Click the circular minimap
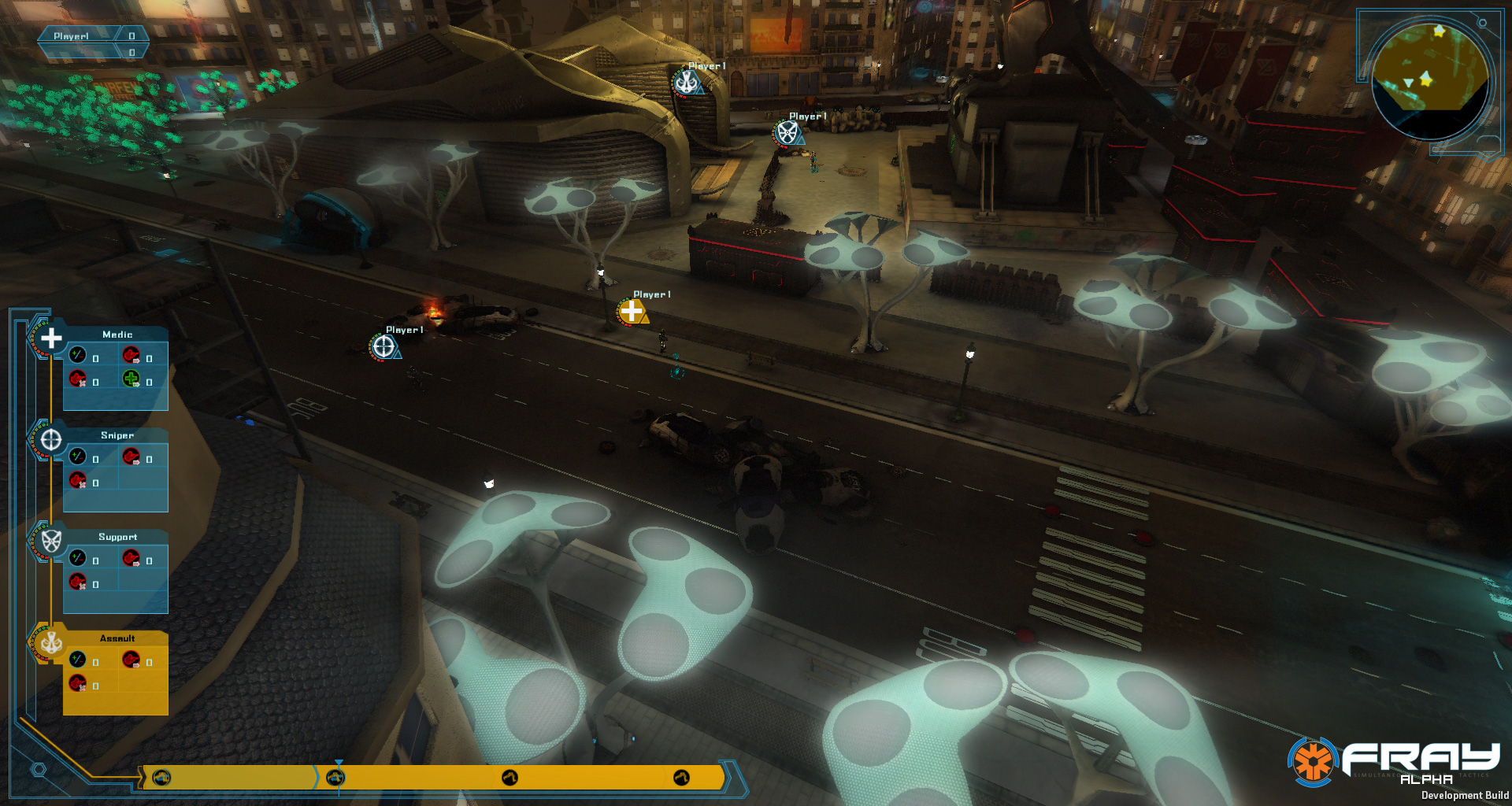Viewport: 1512px width, 806px height. [x=1429, y=81]
